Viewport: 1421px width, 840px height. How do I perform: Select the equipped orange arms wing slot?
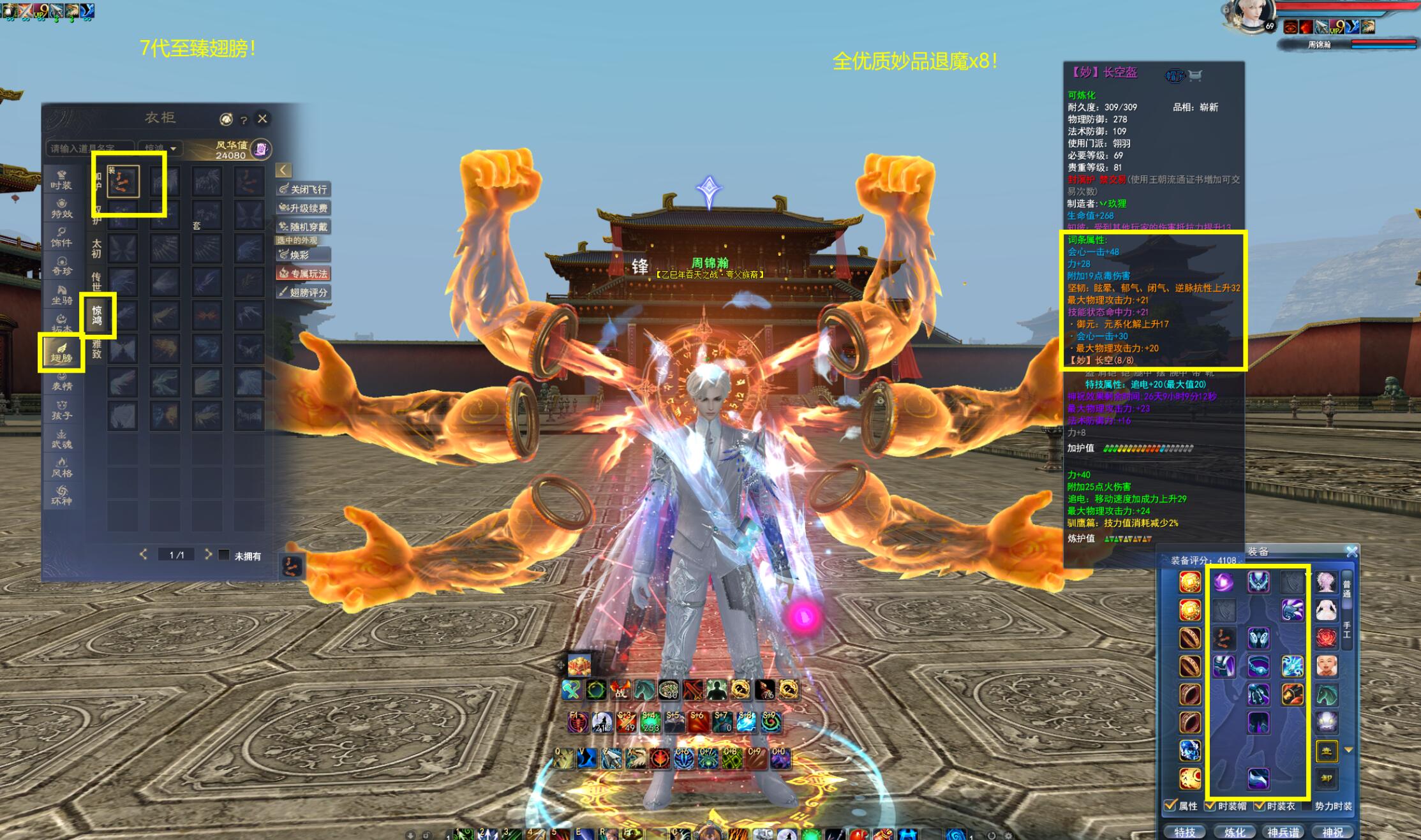[x=123, y=181]
